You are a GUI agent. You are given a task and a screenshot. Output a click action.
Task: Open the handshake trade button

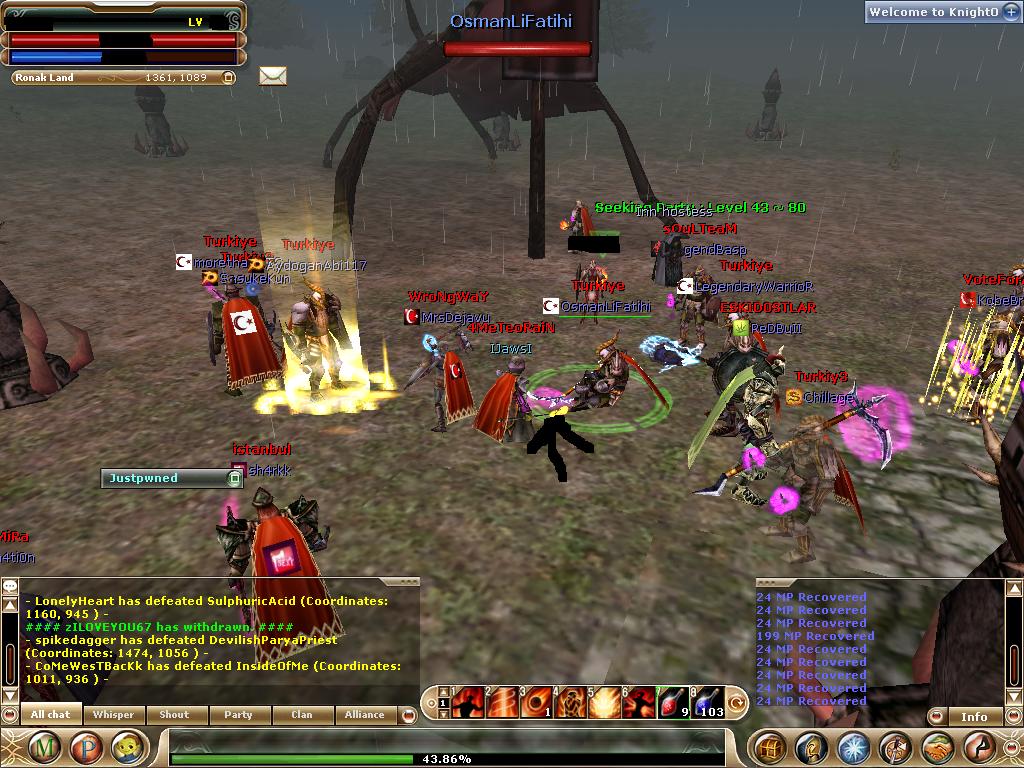pyautogui.click(x=937, y=747)
